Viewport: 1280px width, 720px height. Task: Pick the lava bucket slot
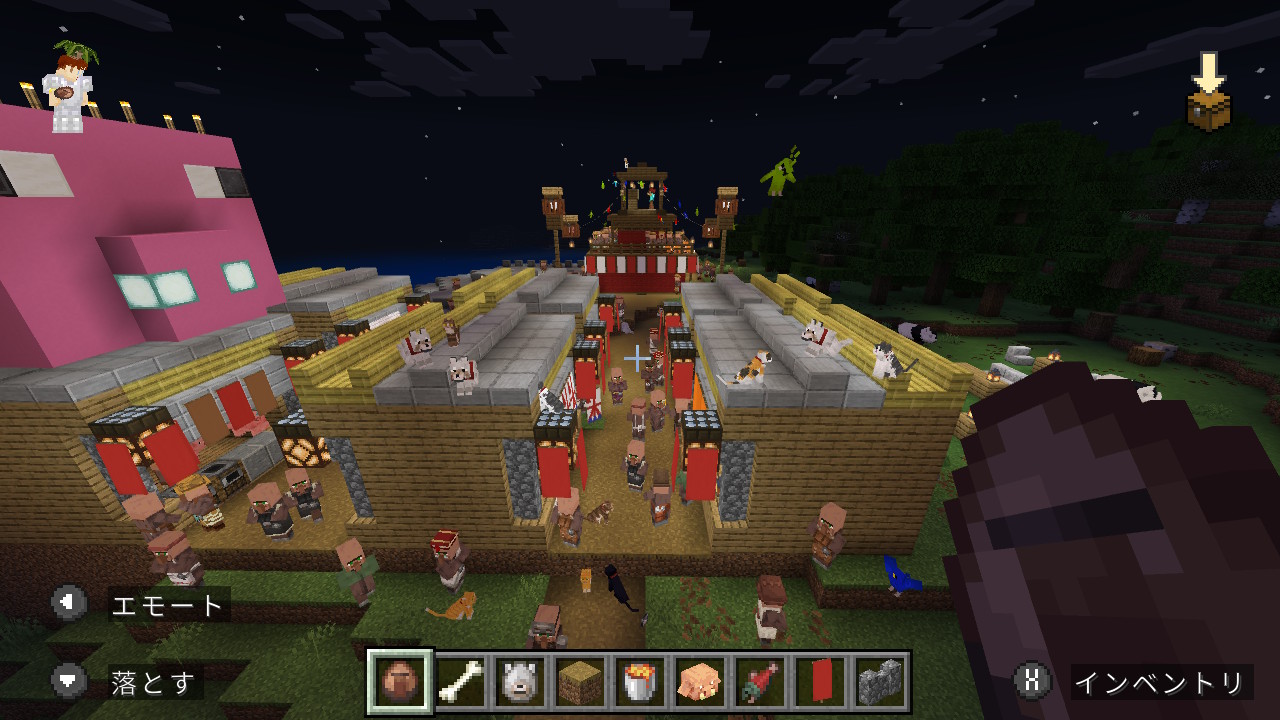pos(640,682)
